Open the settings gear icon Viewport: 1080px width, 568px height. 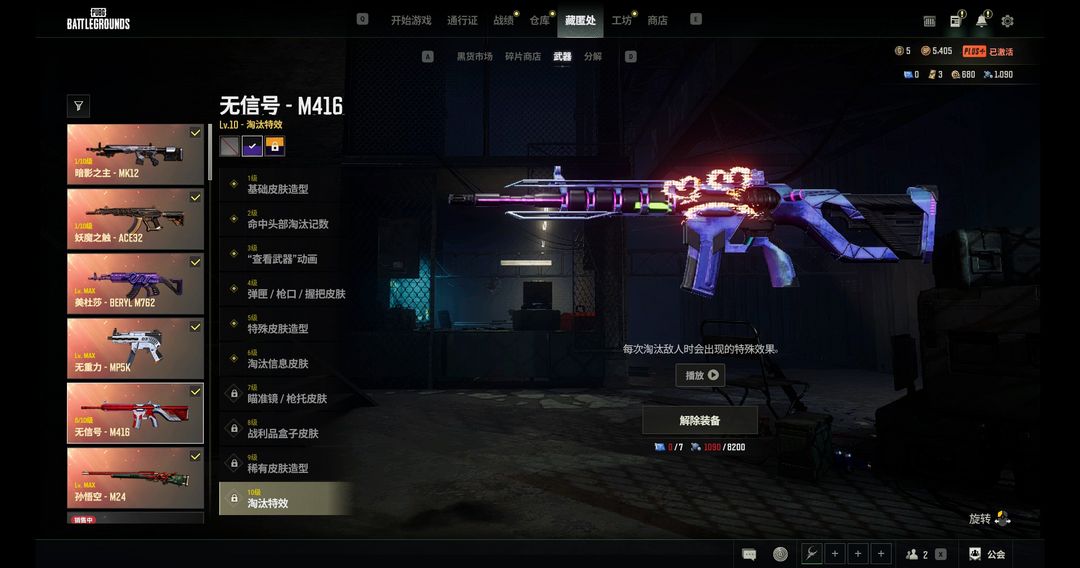click(x=1007, y=21)
